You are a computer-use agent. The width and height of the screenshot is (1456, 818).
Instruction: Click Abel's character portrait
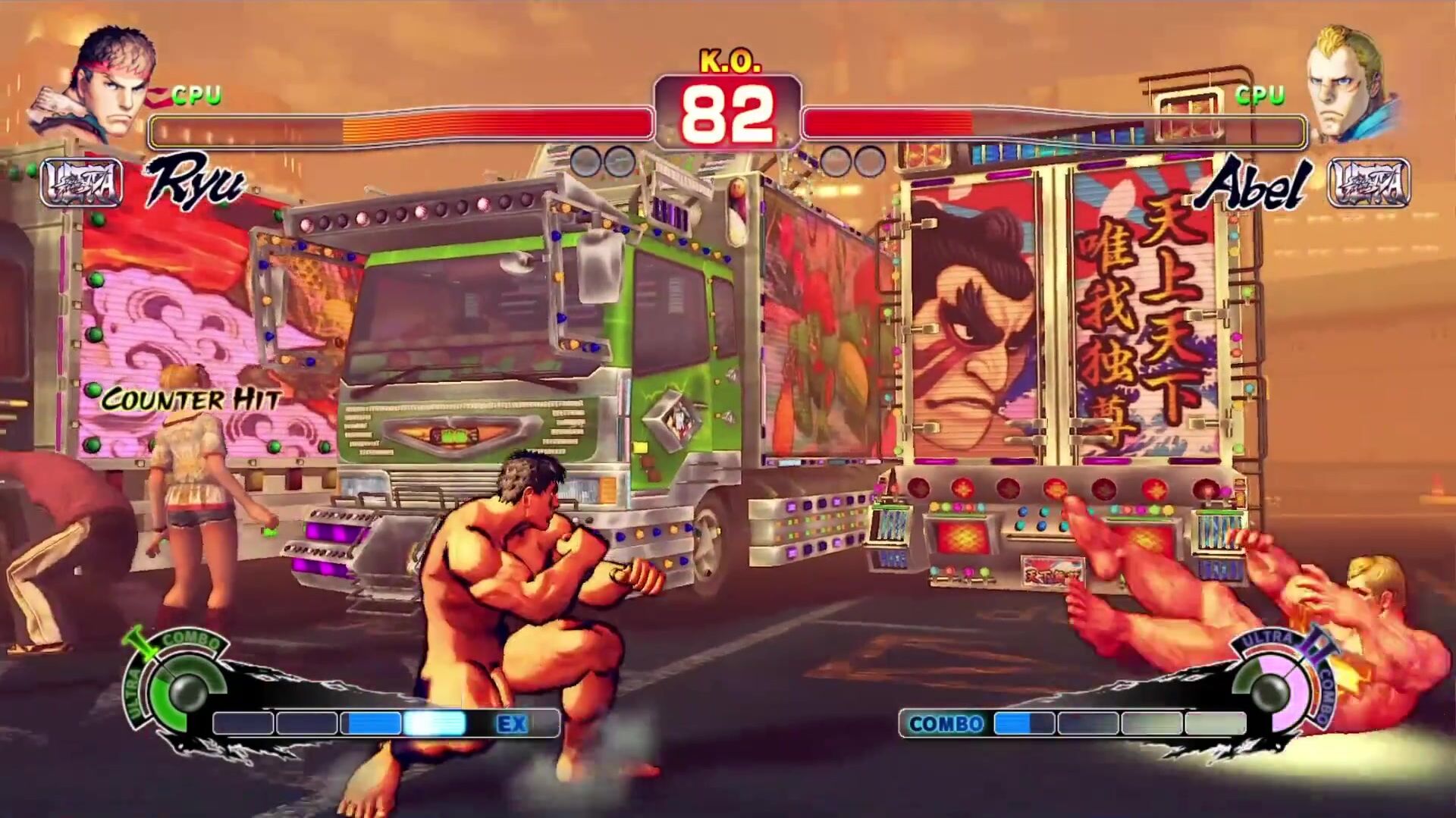[x=1348, y=83]
